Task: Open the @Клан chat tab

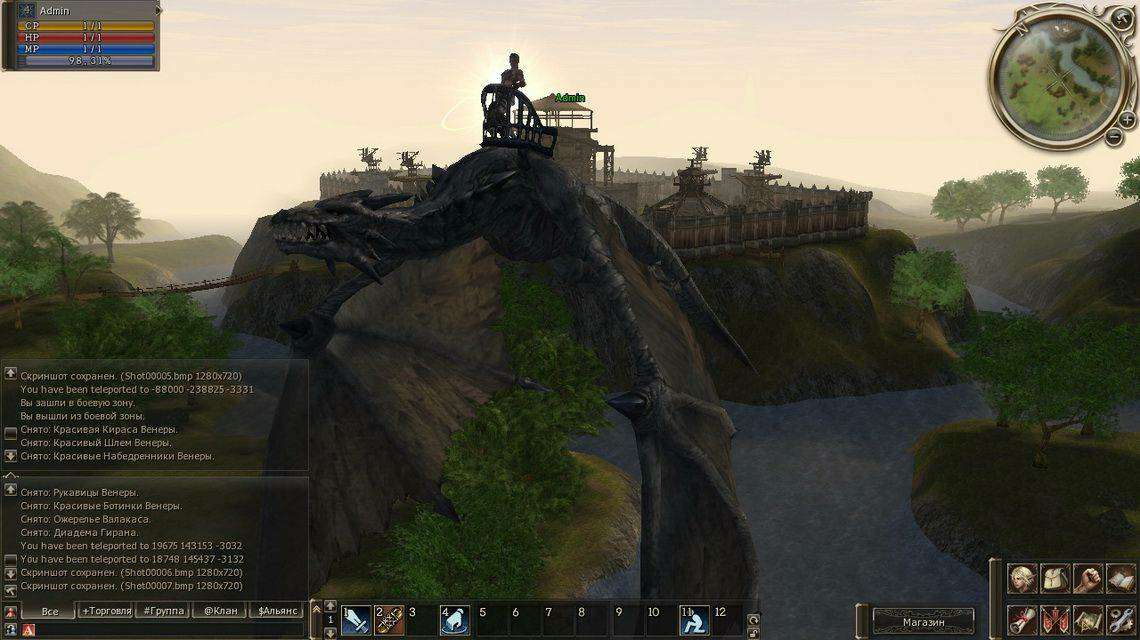Action: (220, 610)
